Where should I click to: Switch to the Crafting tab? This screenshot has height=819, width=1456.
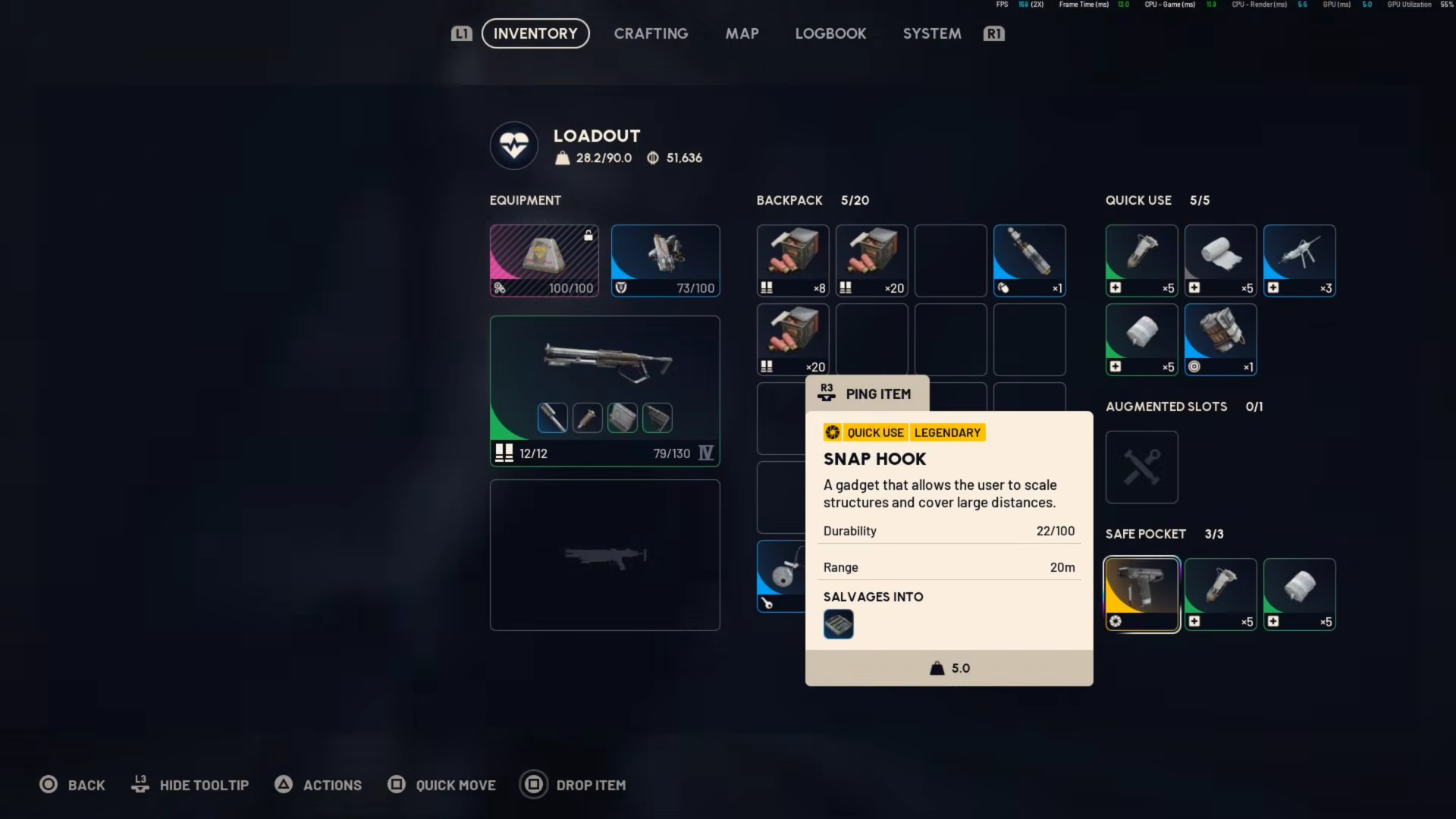tap(651, 33)
